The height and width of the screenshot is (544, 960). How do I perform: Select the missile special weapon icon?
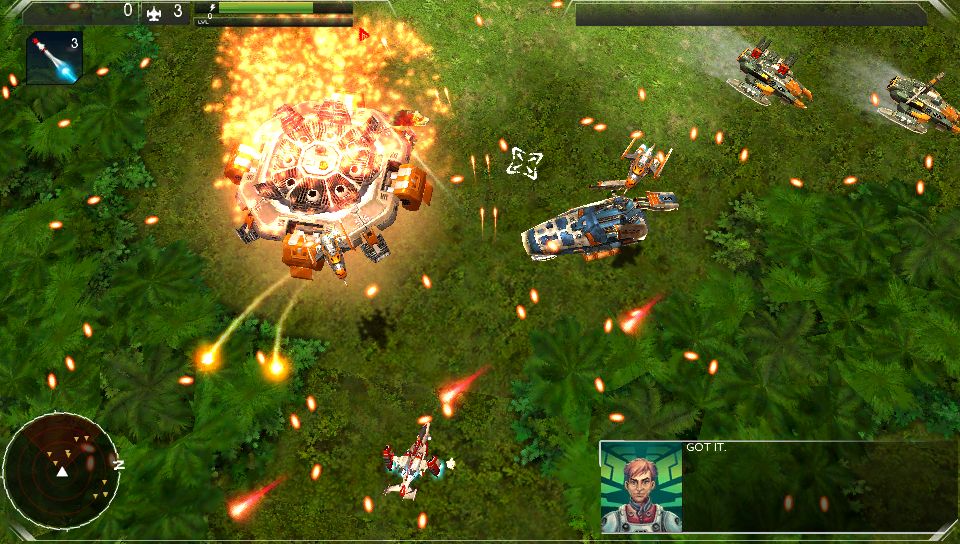53,58
